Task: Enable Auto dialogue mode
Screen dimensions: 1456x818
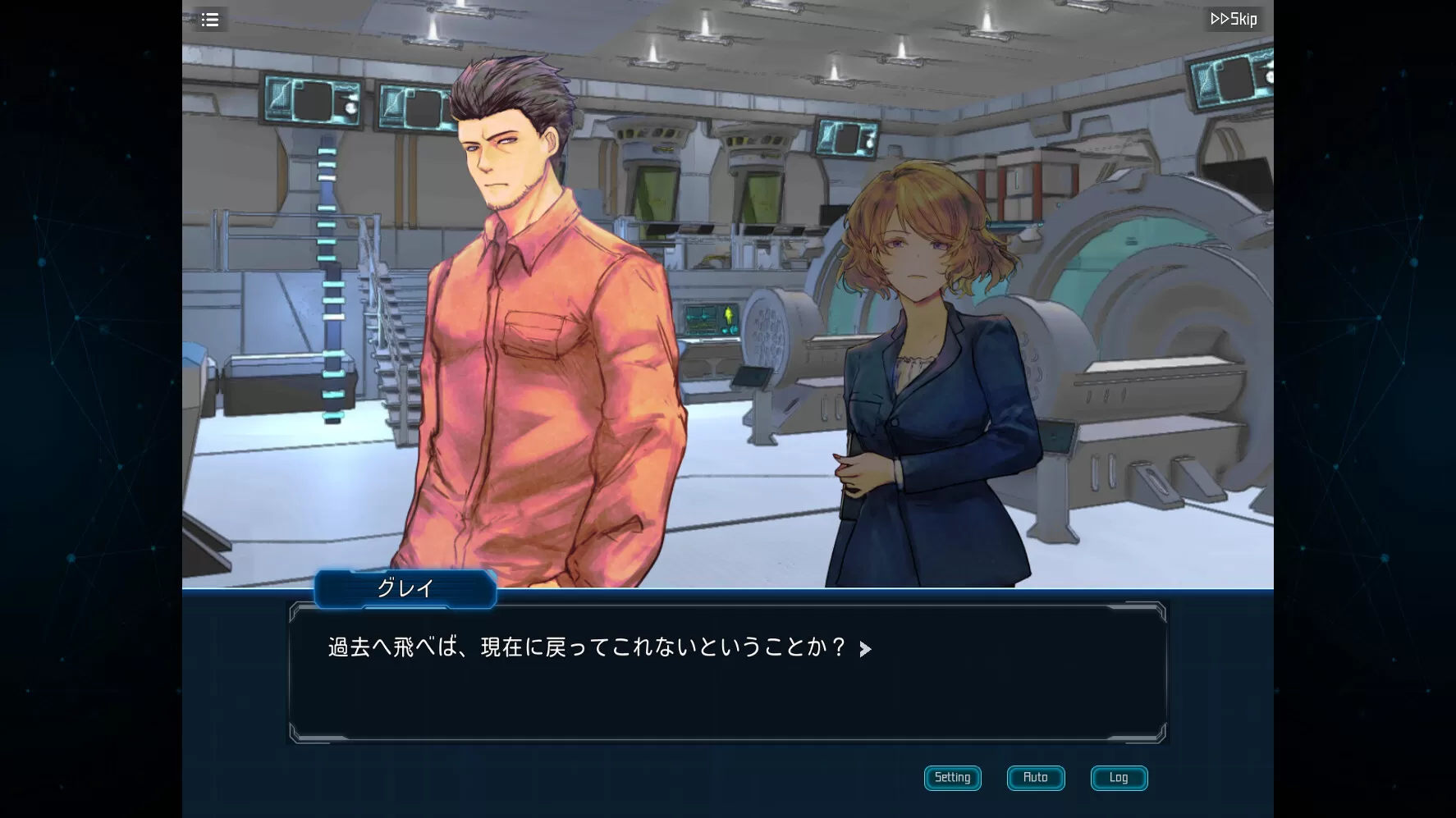Action: pos(1035,778)
